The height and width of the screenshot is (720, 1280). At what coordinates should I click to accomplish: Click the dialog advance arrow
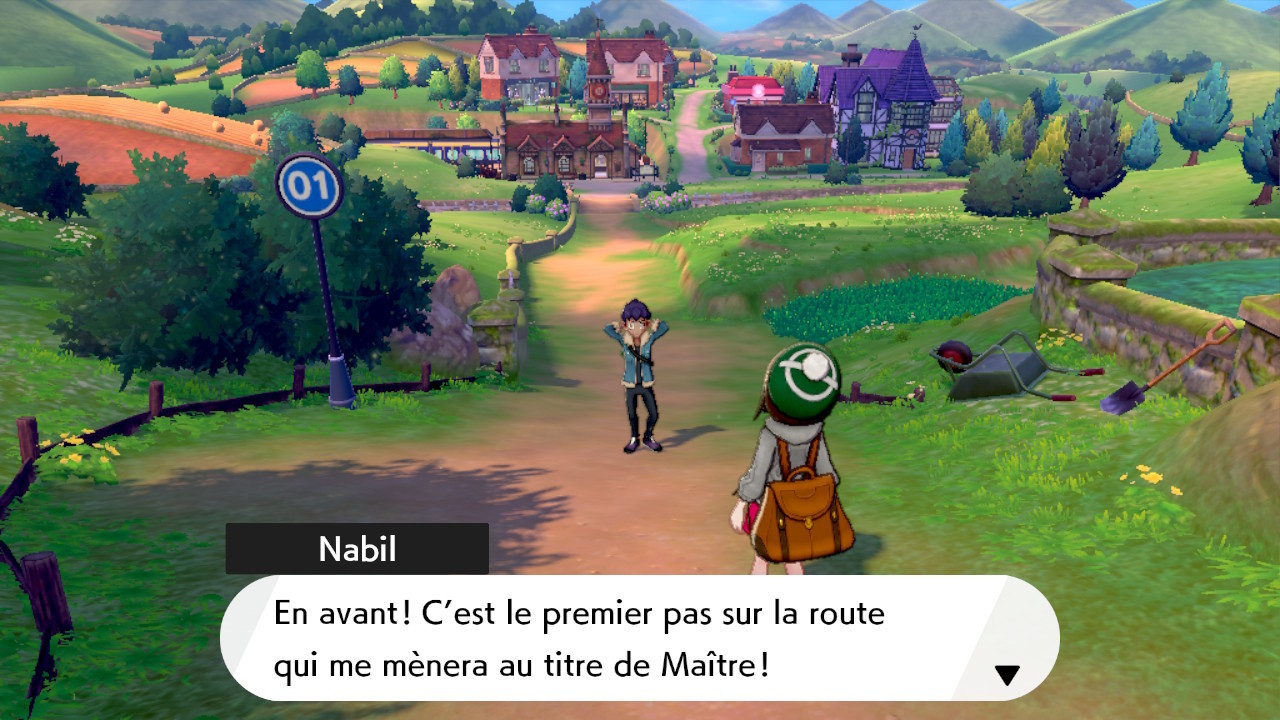pyautogui.click(x=1007, y=674)
